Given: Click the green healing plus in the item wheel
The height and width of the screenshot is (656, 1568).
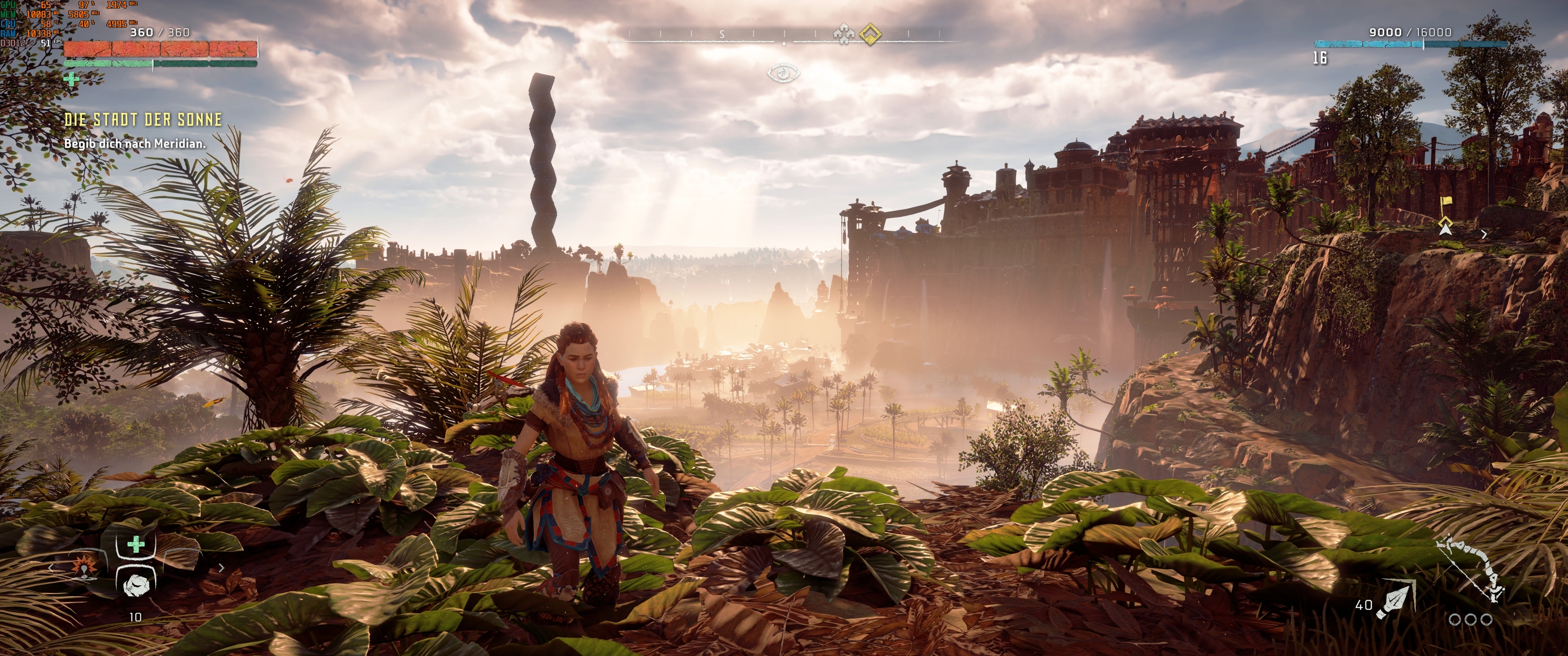Looking at the screenshot, I should click(x=136, y=544).
